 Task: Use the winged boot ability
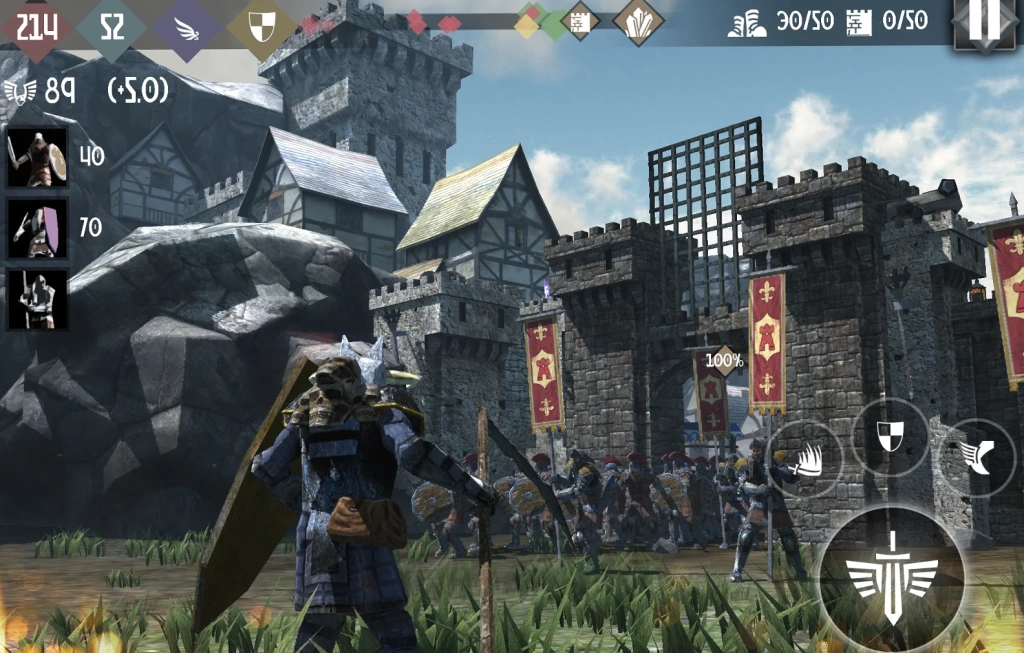(979, 457)
